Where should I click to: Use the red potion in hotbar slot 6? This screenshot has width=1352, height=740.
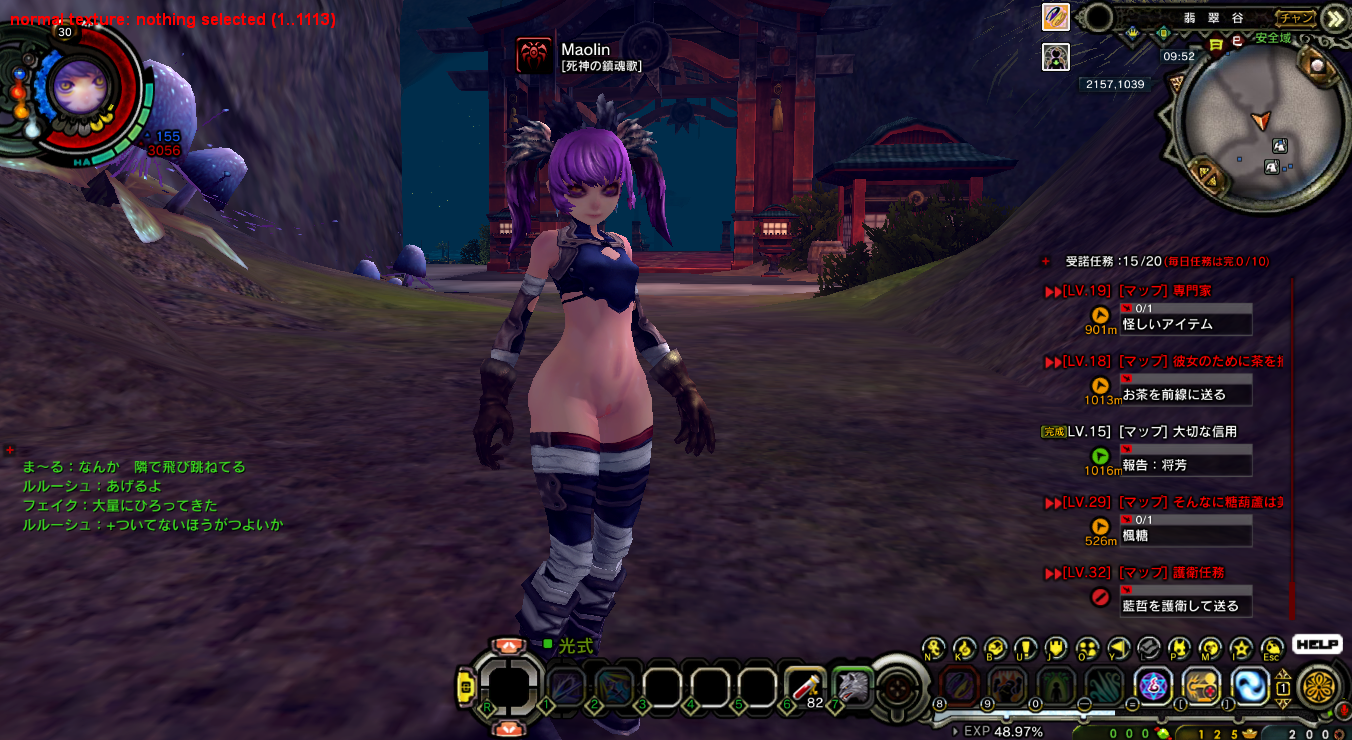[x=805, y=686]
